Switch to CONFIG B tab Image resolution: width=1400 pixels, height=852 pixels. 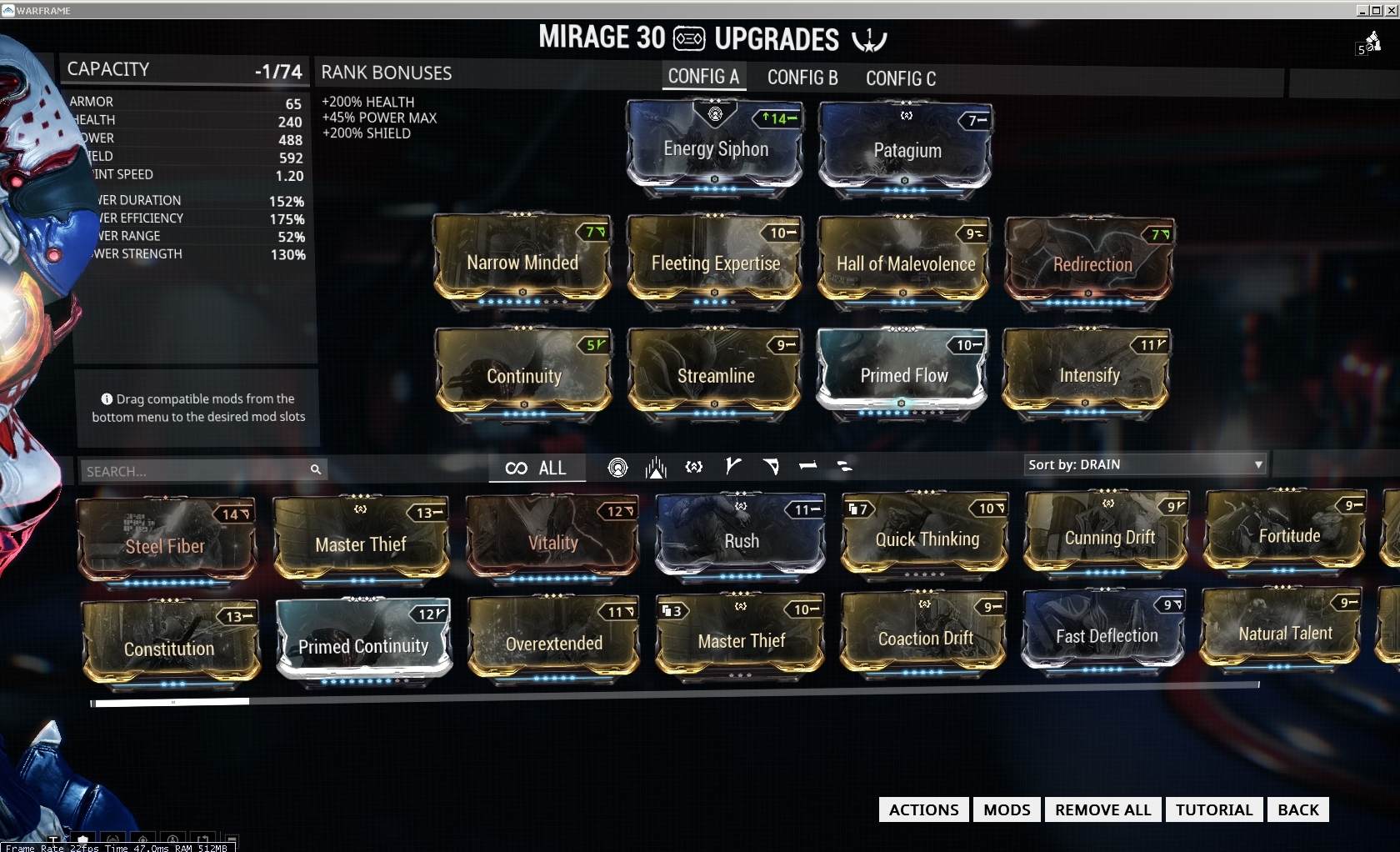[802, 78]
